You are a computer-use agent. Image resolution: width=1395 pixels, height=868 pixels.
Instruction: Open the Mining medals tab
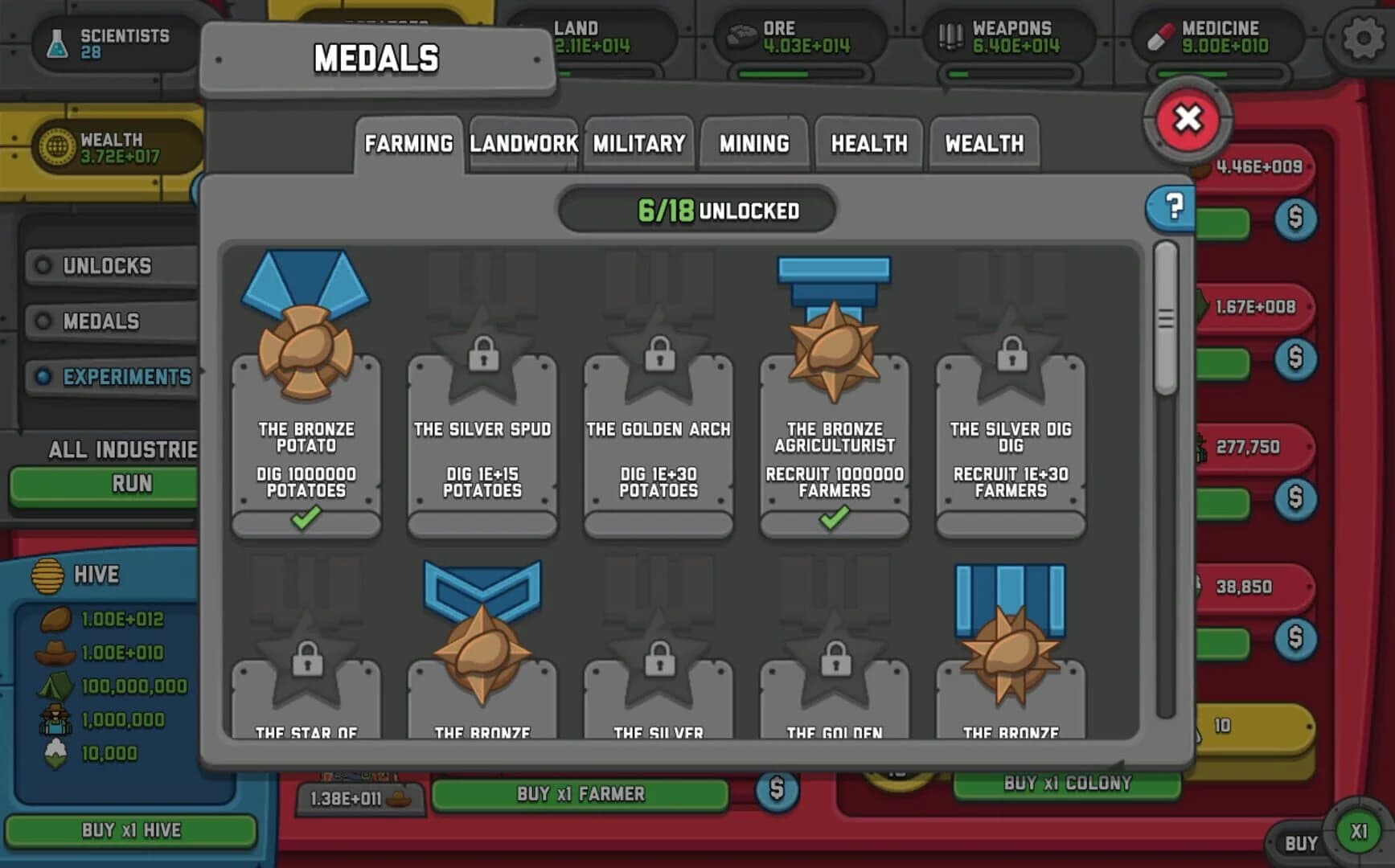pyautogui.click(x=754, y=143)
